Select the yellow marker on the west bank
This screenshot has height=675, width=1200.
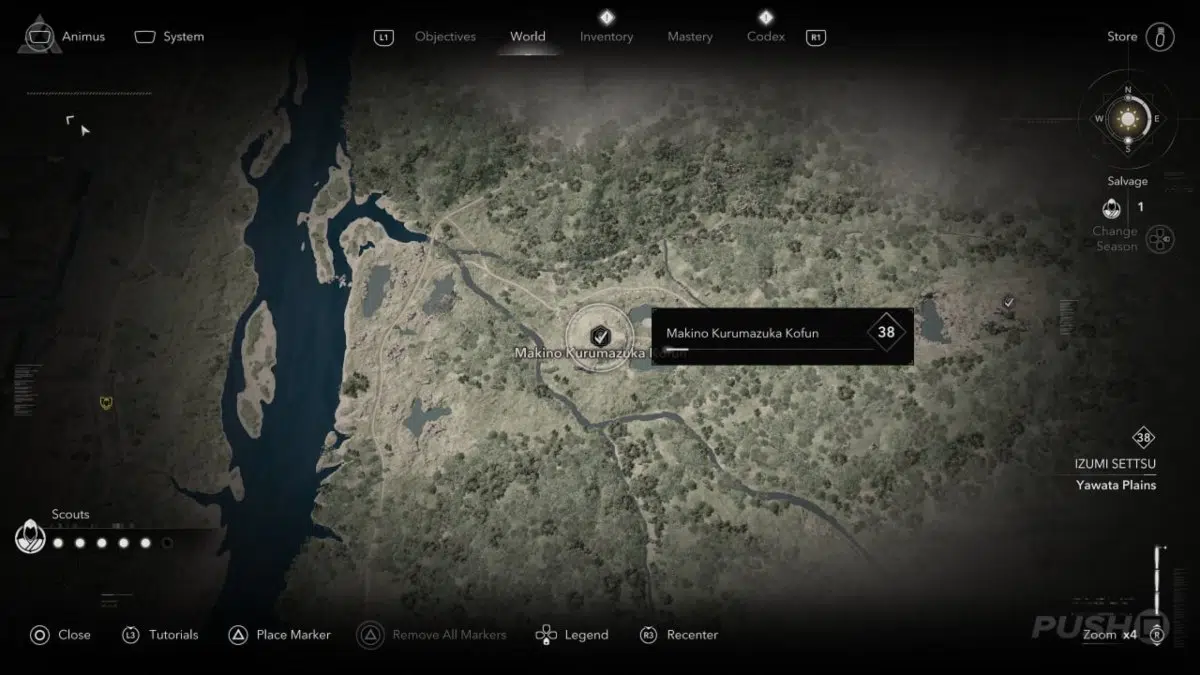tap(107, 402)
